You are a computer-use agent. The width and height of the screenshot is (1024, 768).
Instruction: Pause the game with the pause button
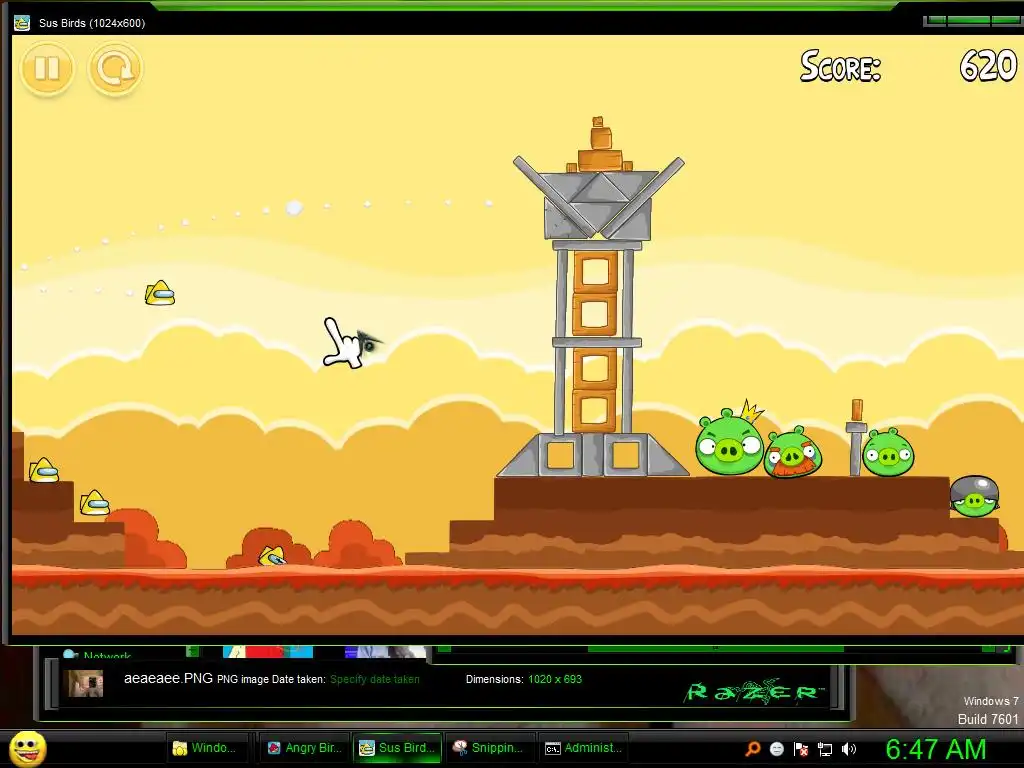[x=47, y=69]
